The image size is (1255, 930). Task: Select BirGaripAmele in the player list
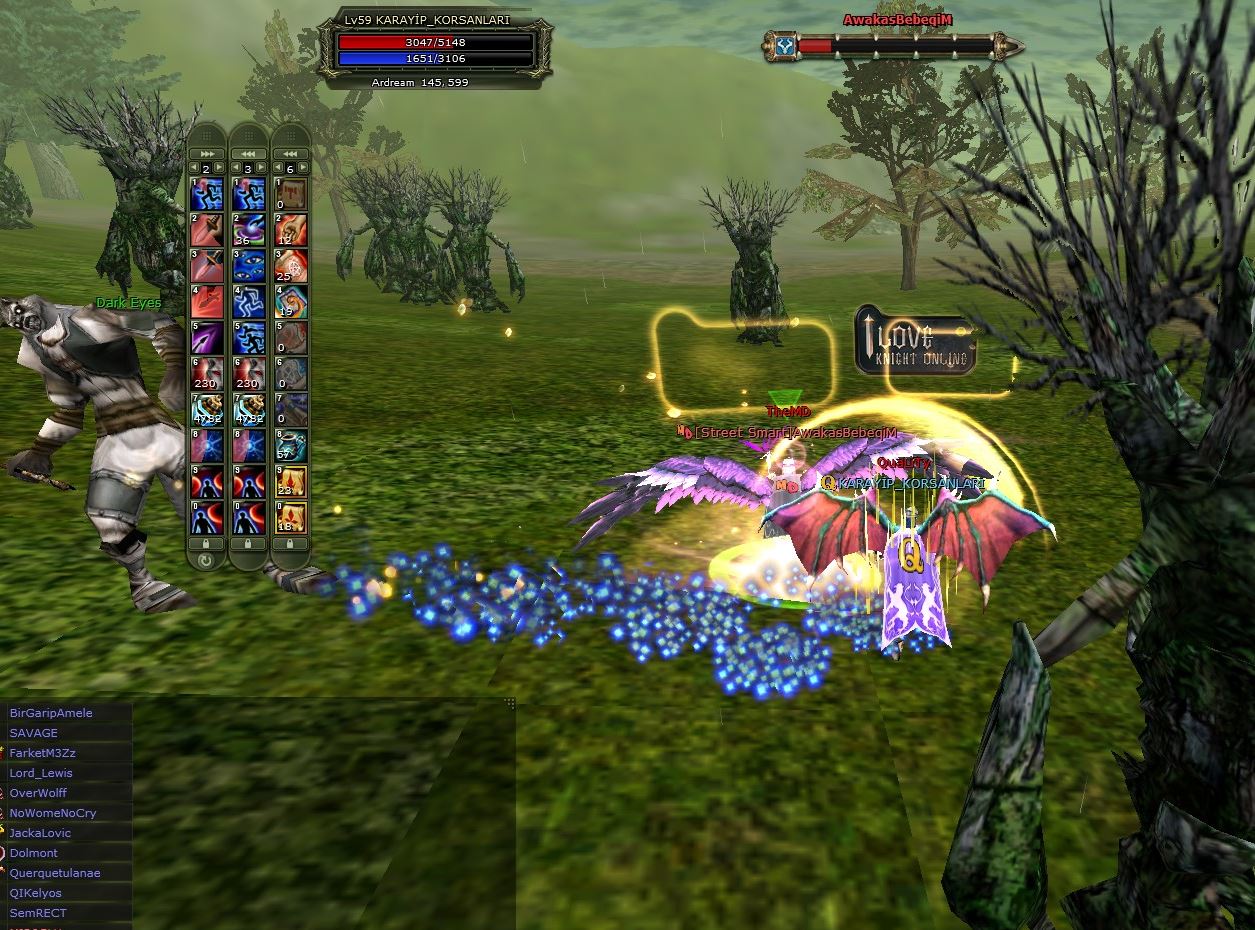point(51,713)
